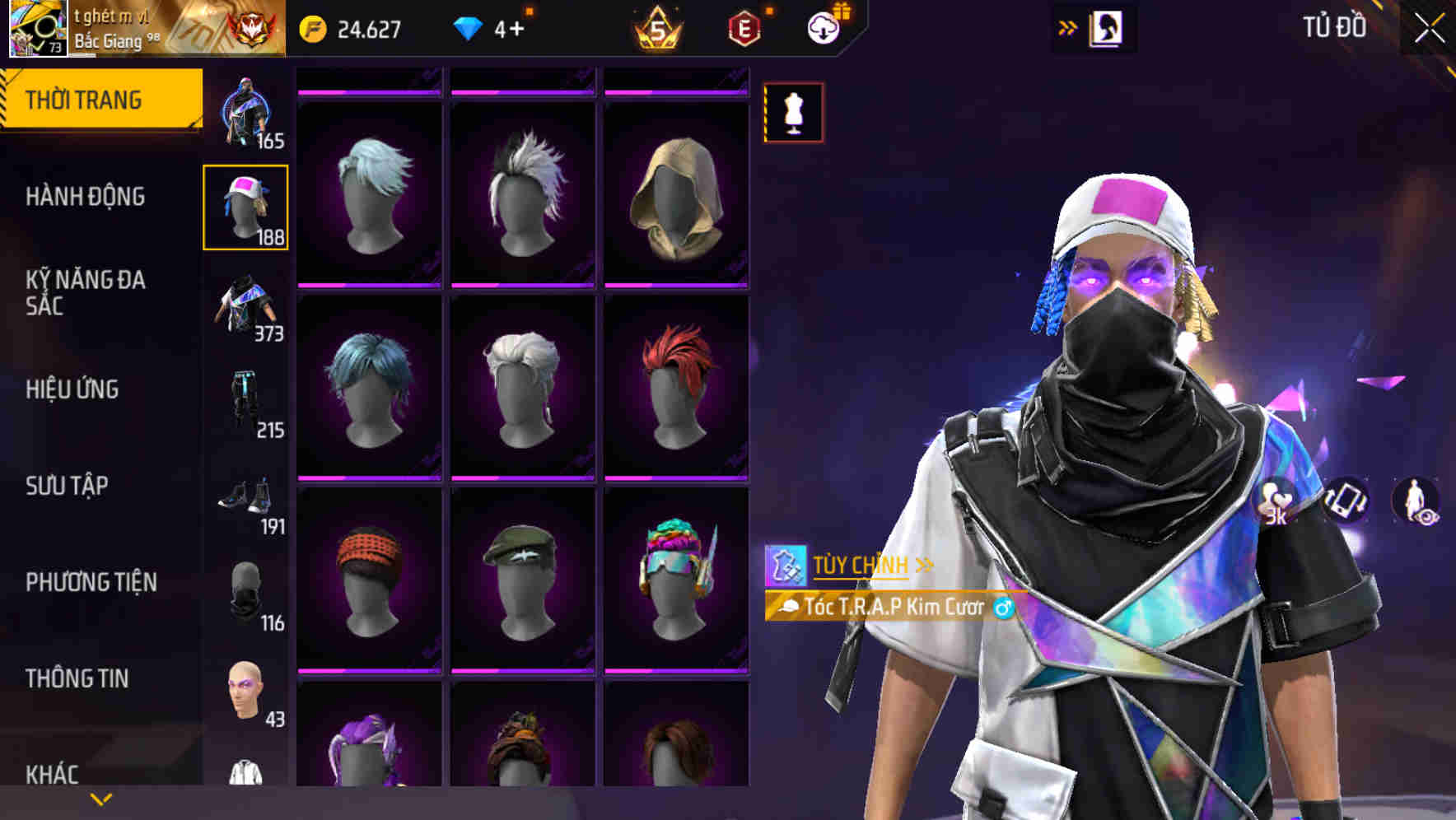Switch to the HÀNH ĐỘNG tab
Image resolution: width=1456 pixels, height=820 pixels.
[84, 197]
